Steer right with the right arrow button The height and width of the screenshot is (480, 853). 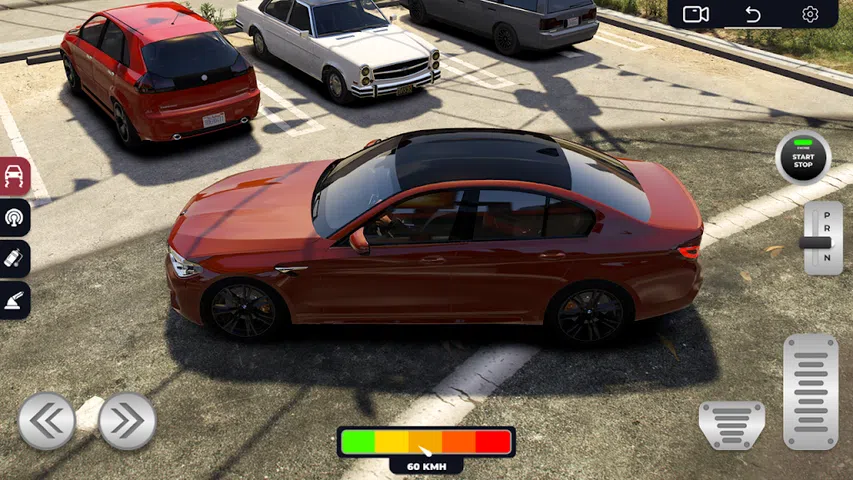(127, 421)
